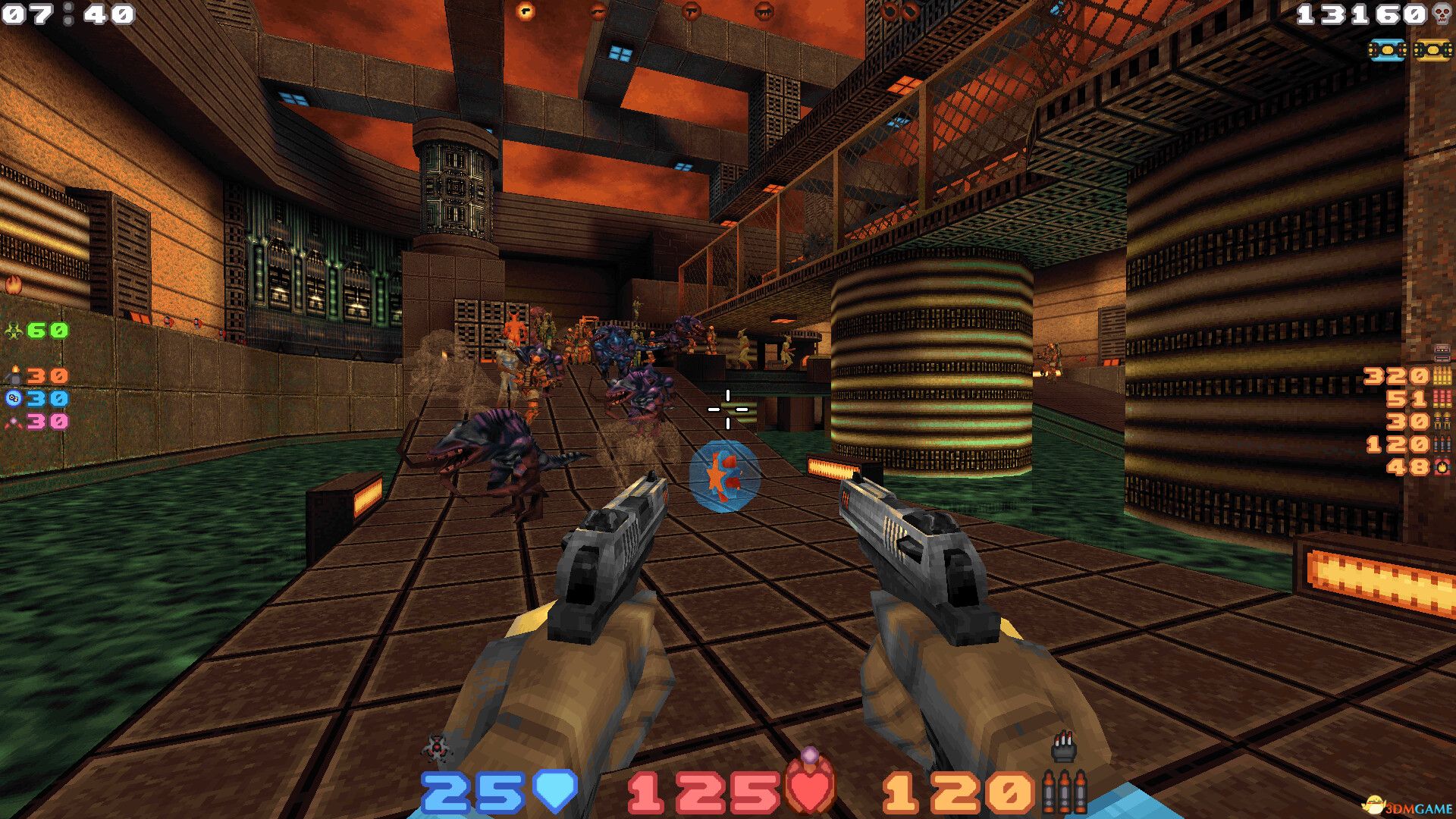Select the yellow keycard icon
Image resolution: width=1456 pixels, height=819 pixels.
(x=1431, y=49)
